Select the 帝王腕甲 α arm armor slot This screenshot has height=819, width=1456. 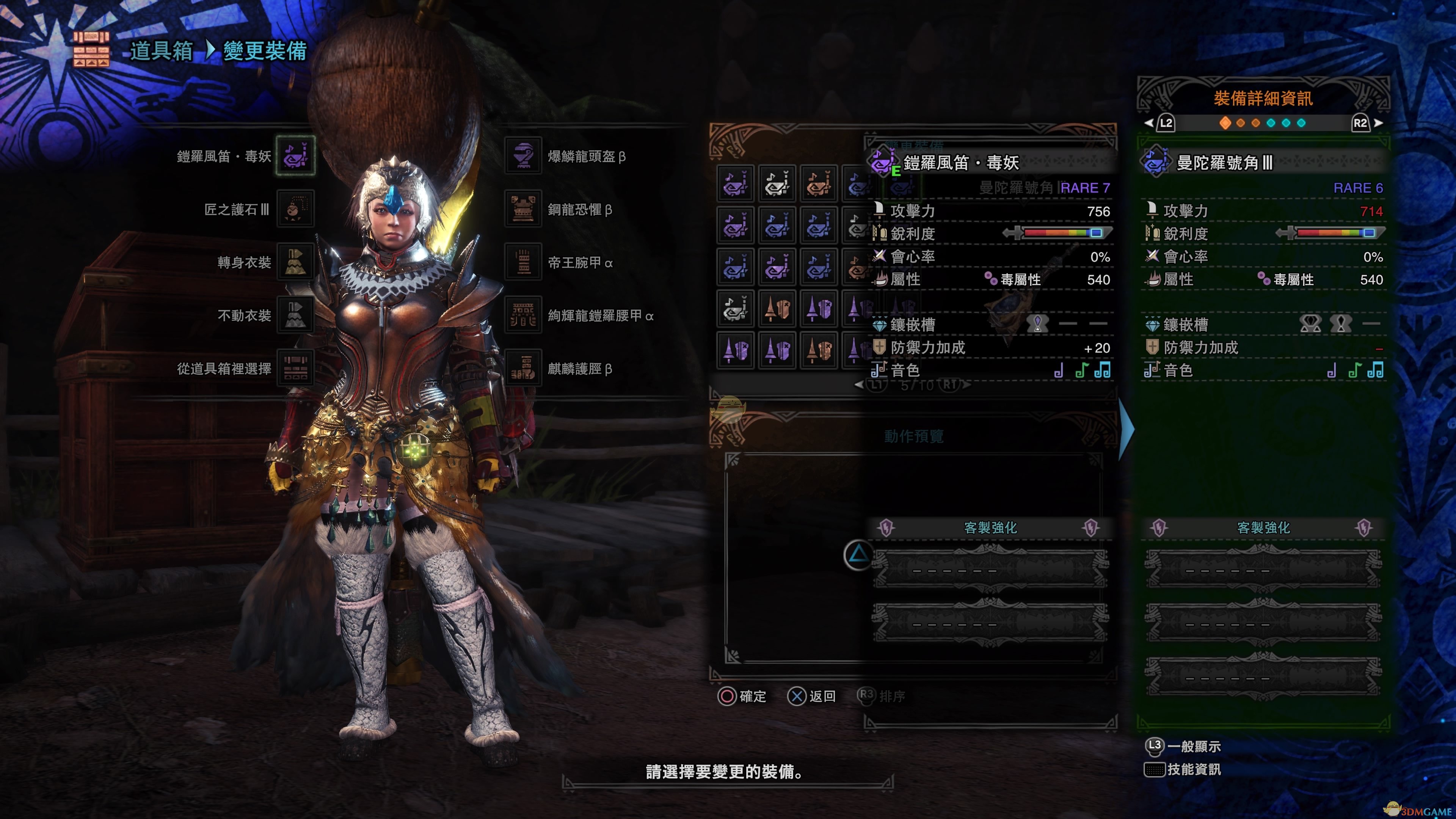[523, 262]
